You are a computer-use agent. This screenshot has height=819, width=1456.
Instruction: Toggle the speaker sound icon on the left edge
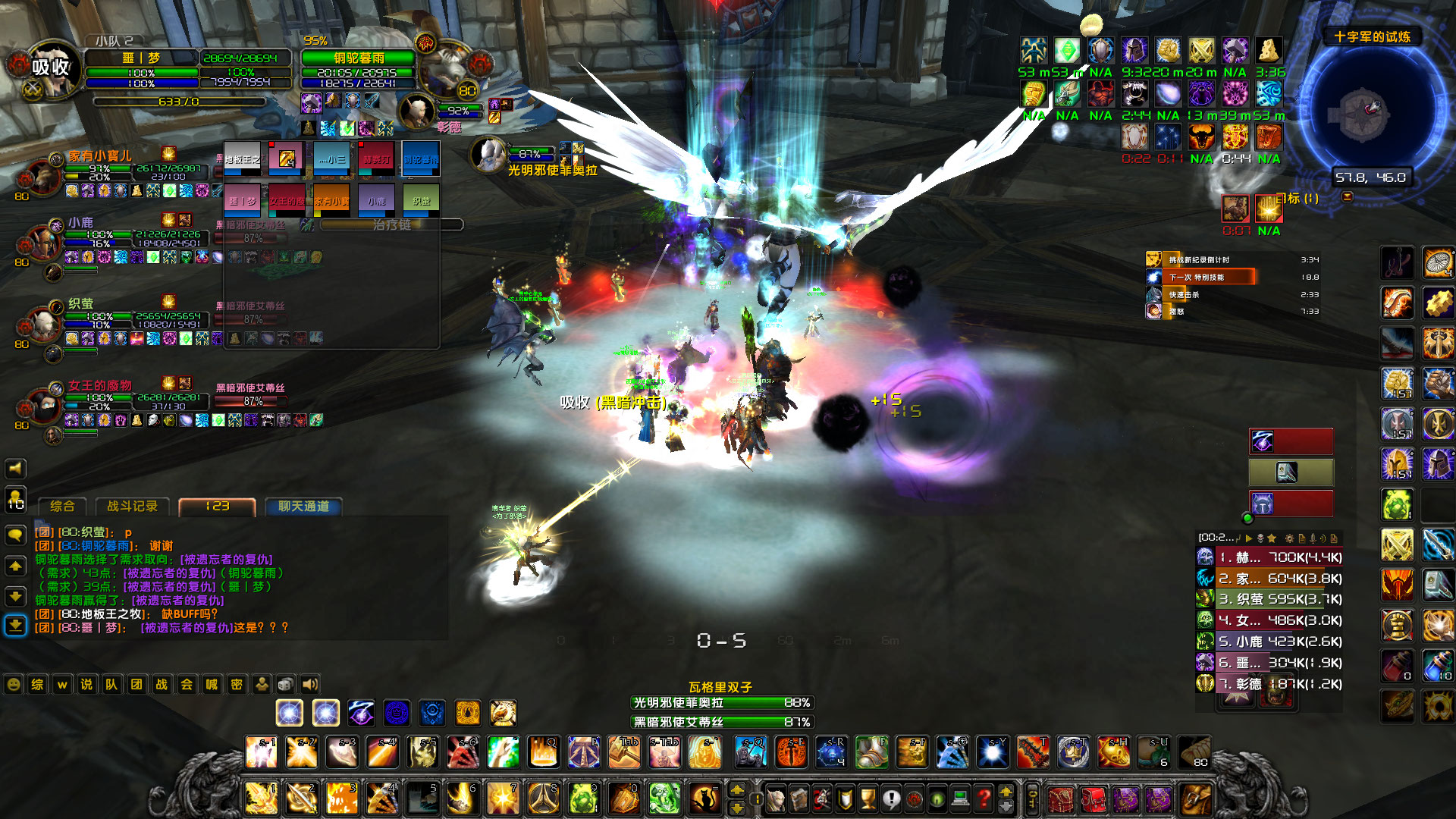point(15,468)
